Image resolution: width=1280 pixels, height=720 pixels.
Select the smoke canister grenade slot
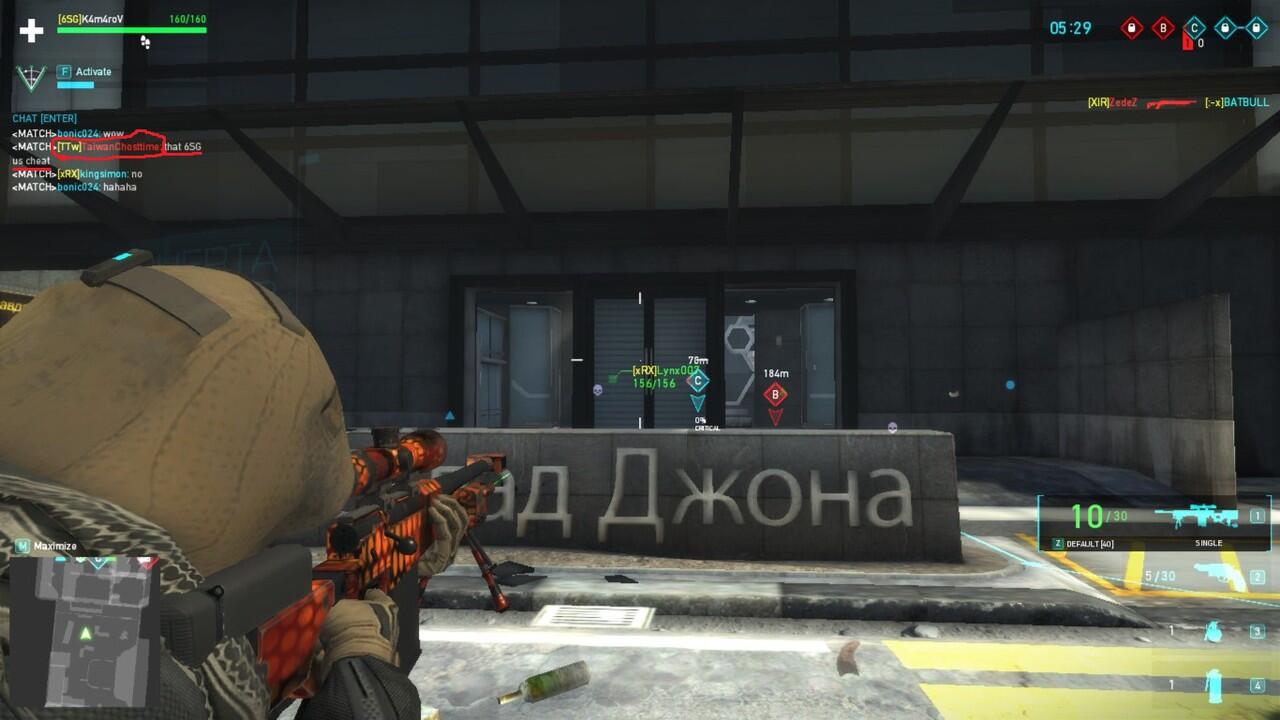[1214, 685]
